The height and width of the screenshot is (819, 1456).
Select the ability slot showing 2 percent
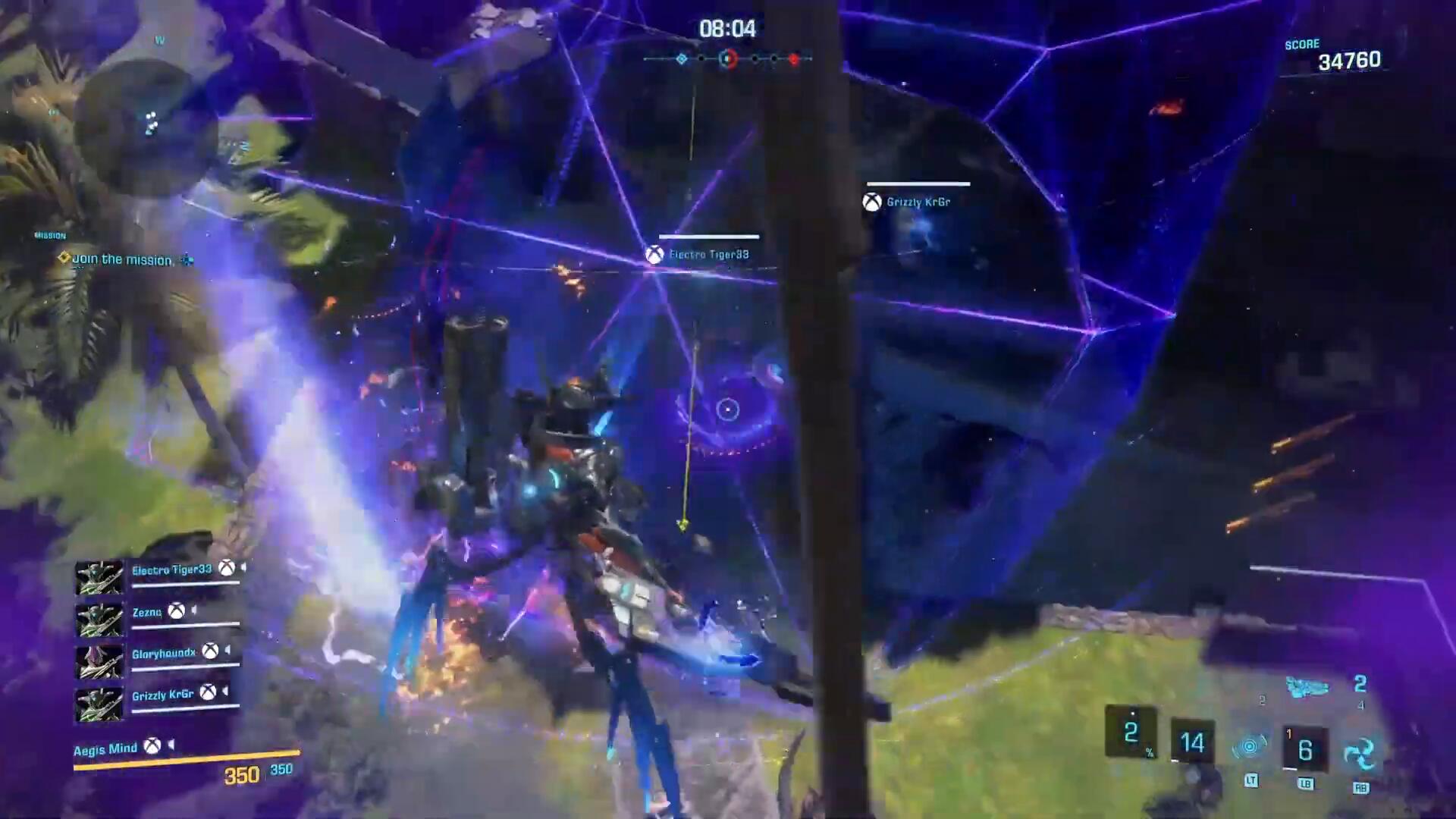(1131, 733)
